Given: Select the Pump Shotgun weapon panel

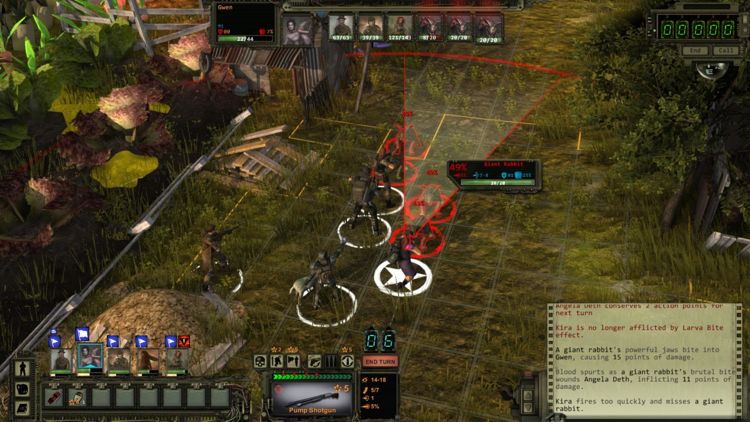Looking at the screenshot, I should [309, 395].
